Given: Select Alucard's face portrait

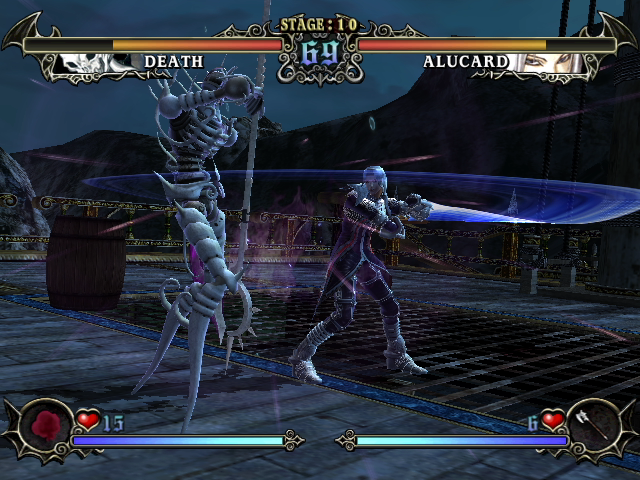Looking at the screenshot, I should 546,63.
